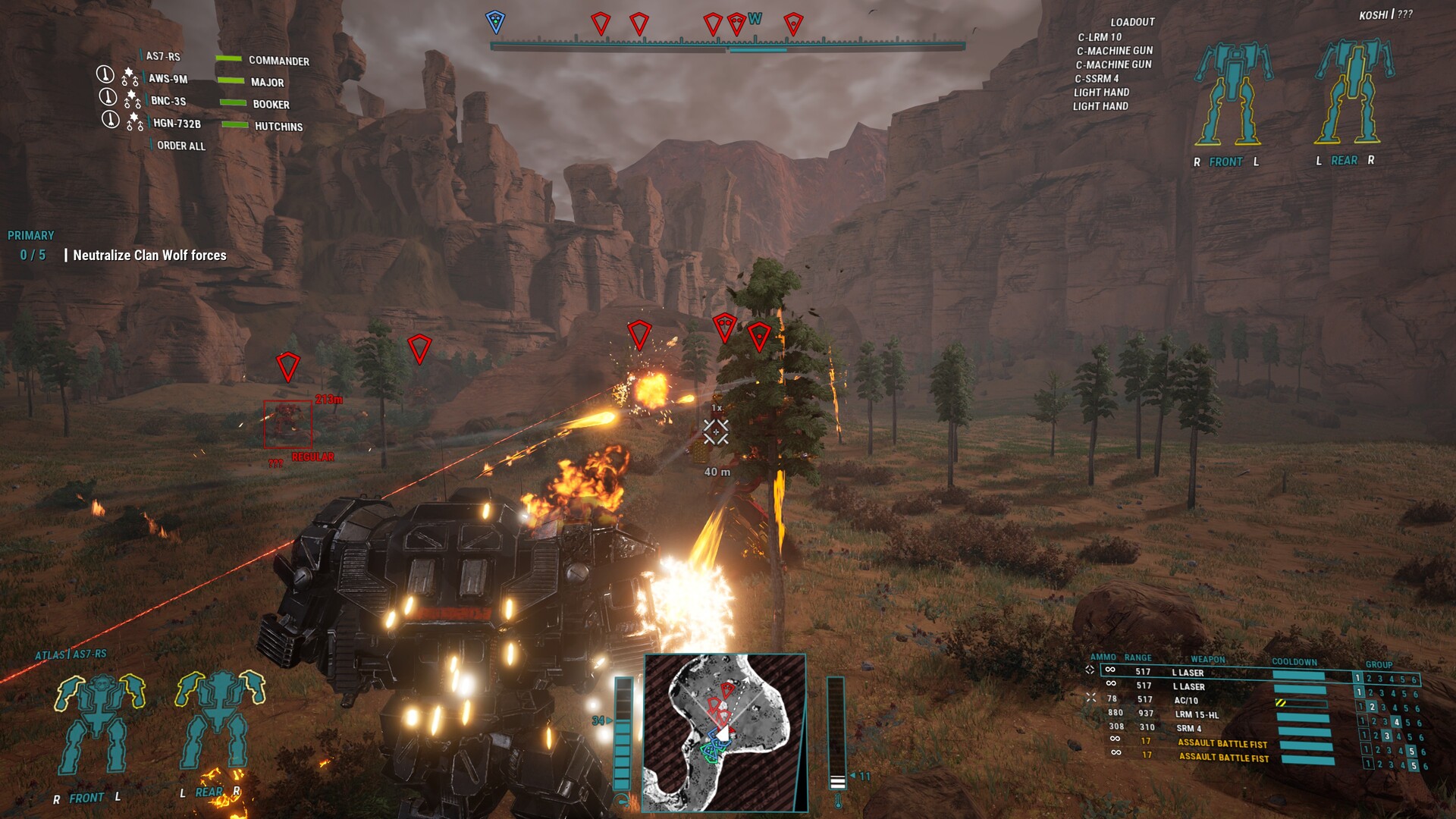Choose the Order All command
The height and width of the screenshot is (819, 1456).
180,146
